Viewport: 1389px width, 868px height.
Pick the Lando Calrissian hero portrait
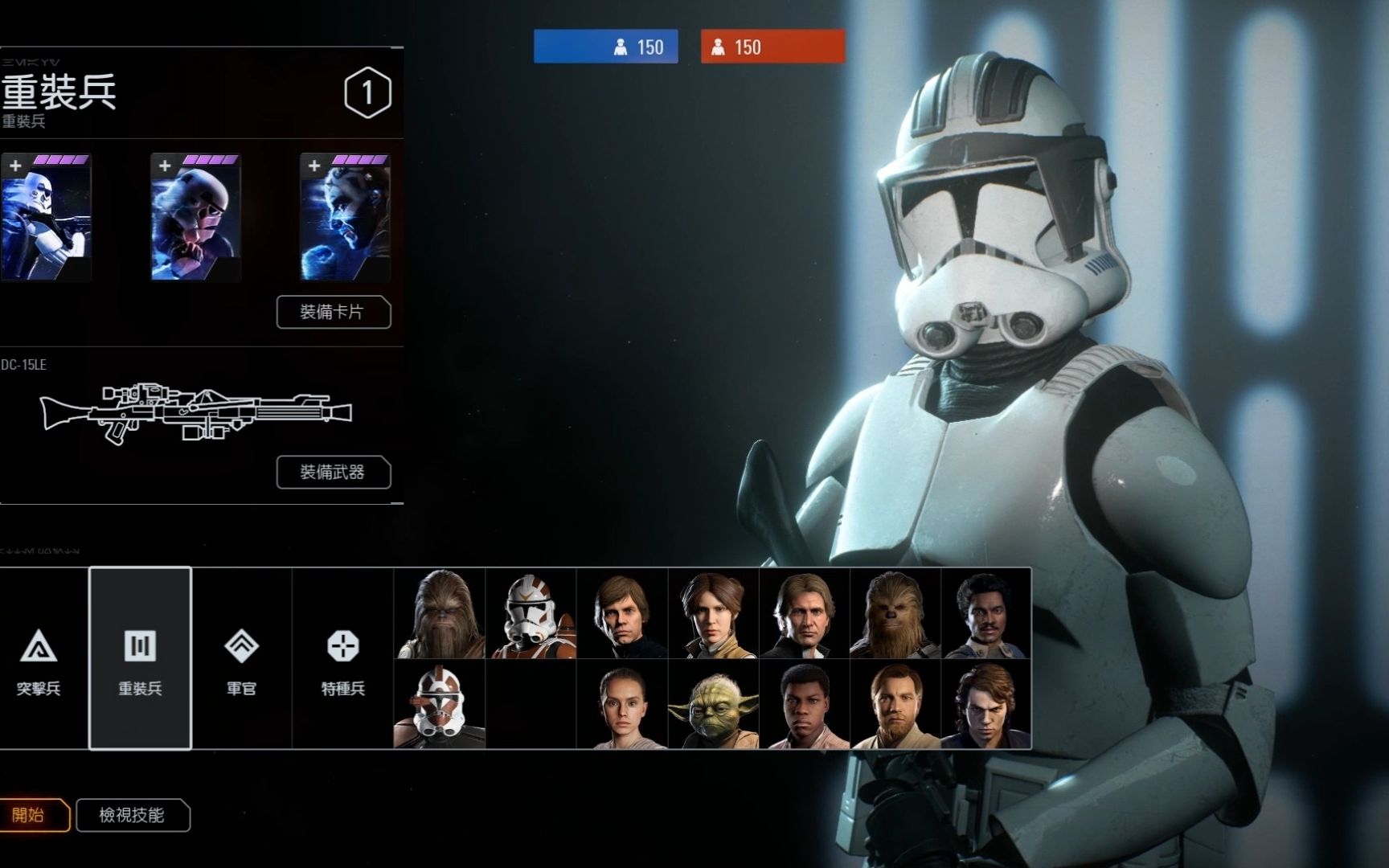(986, 613)
